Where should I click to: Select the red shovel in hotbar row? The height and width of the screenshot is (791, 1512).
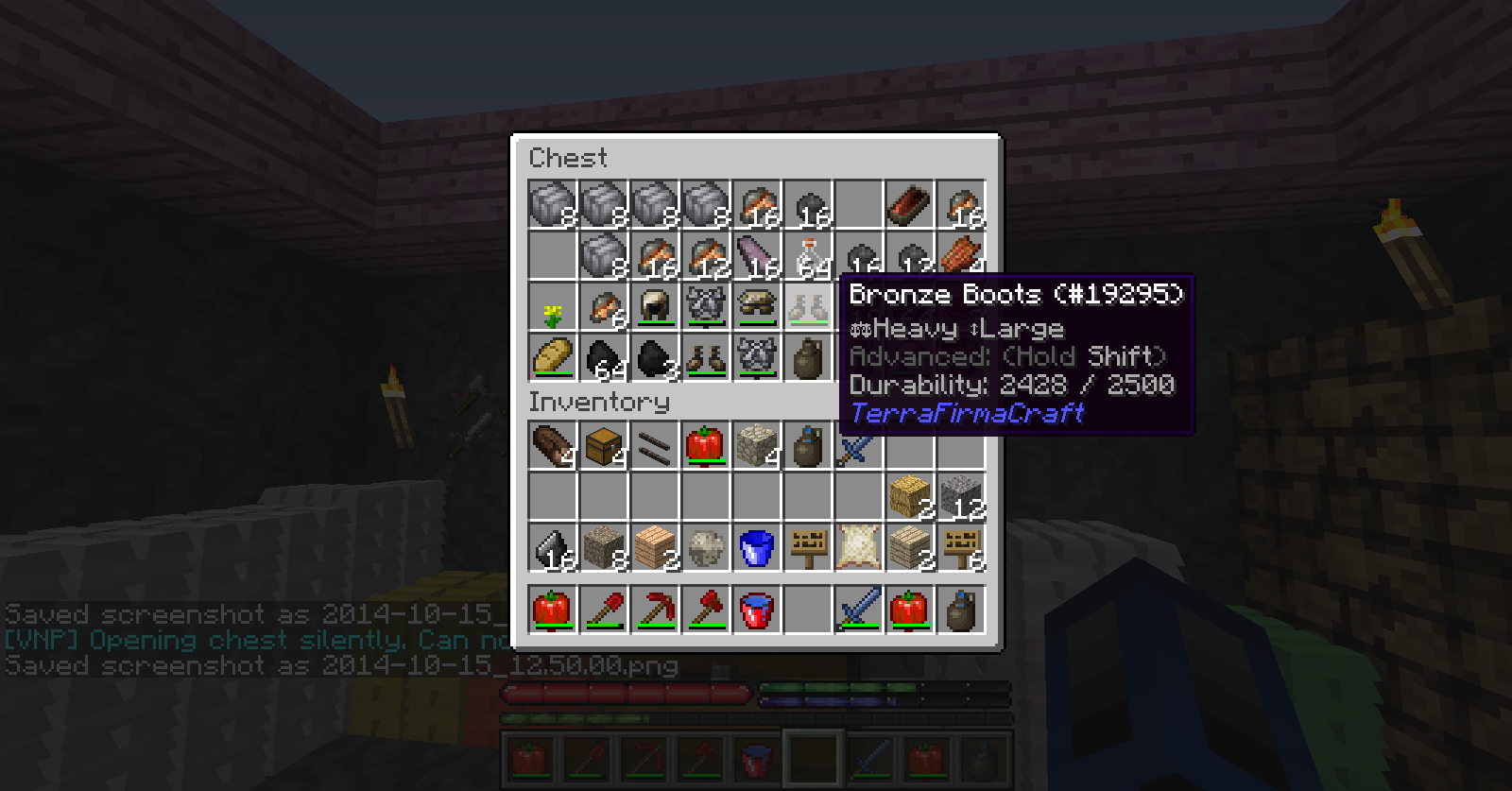click(x=604, y=610)
